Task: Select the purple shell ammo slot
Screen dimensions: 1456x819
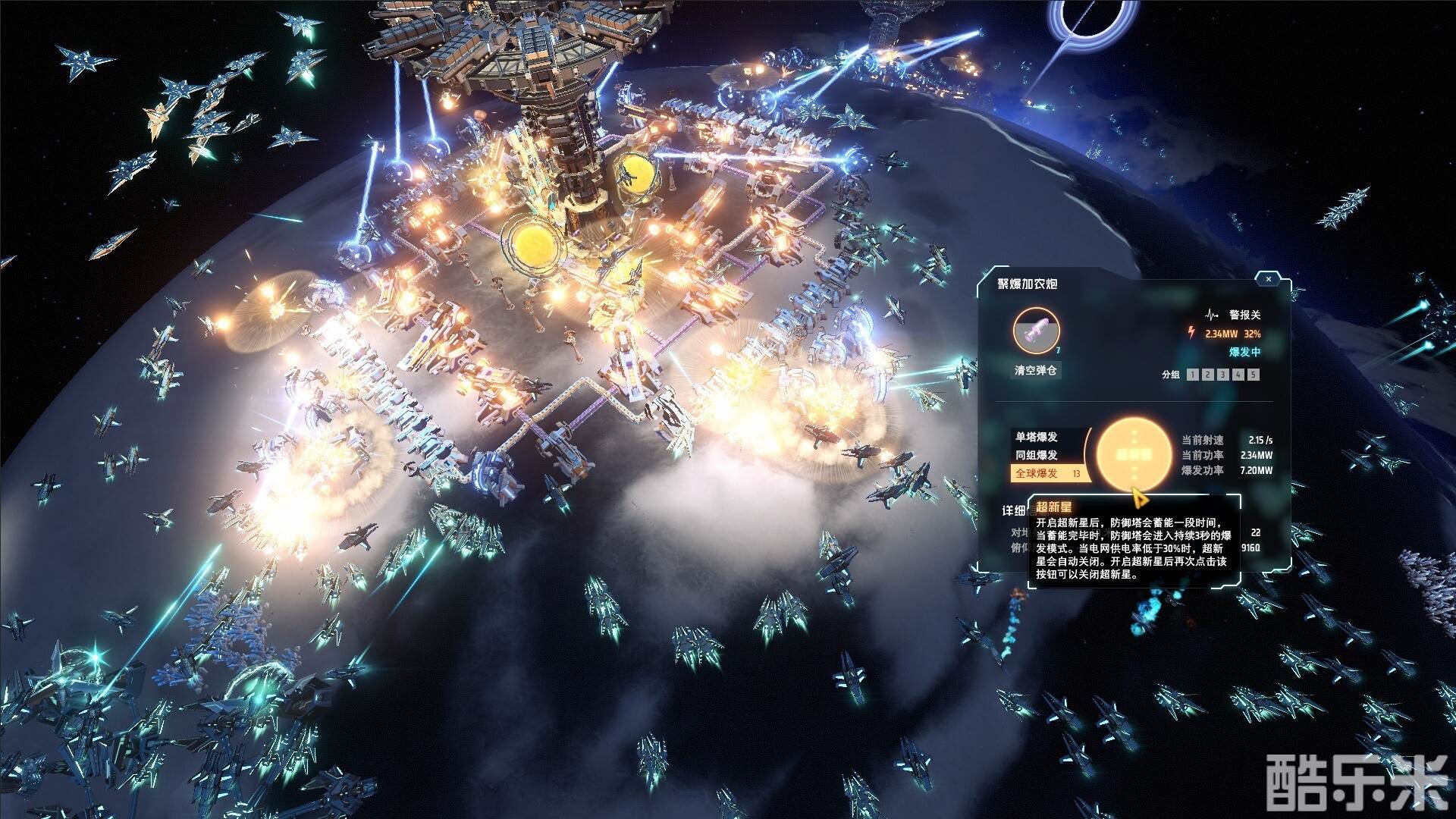Action: pyautogui.click(x=1036, y=331)
